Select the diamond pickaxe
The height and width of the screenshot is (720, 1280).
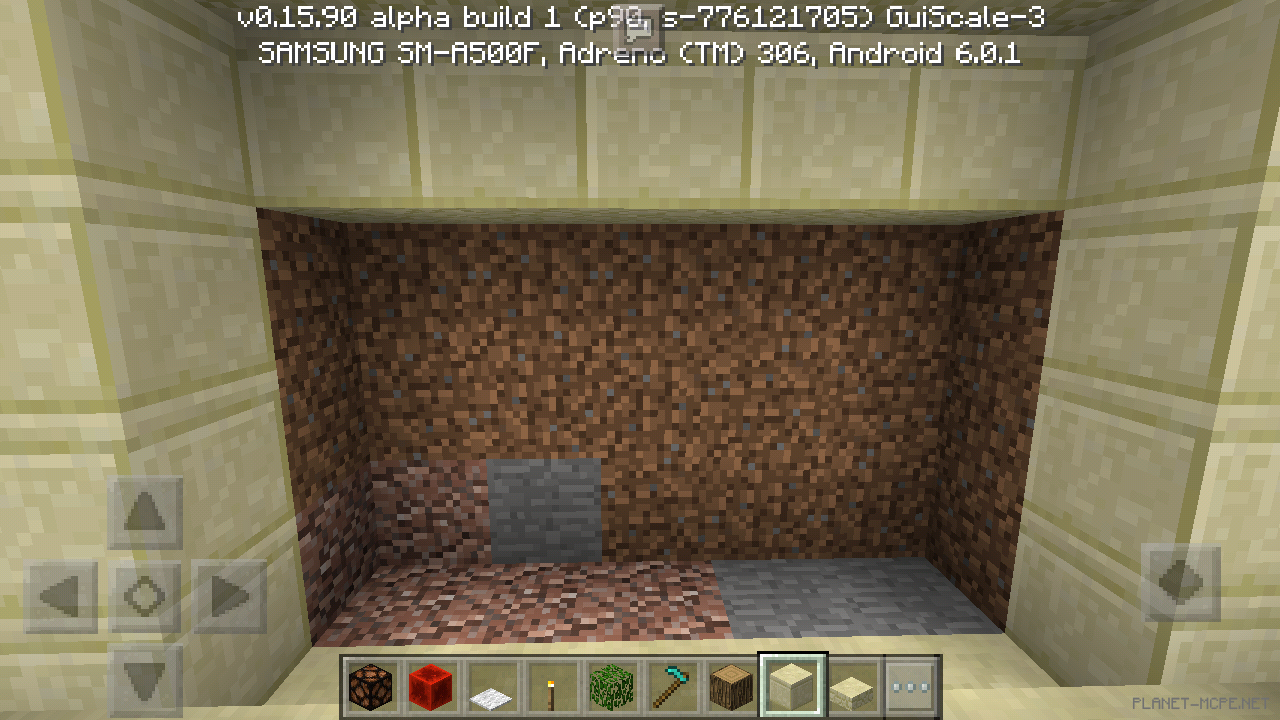(671, 684)
